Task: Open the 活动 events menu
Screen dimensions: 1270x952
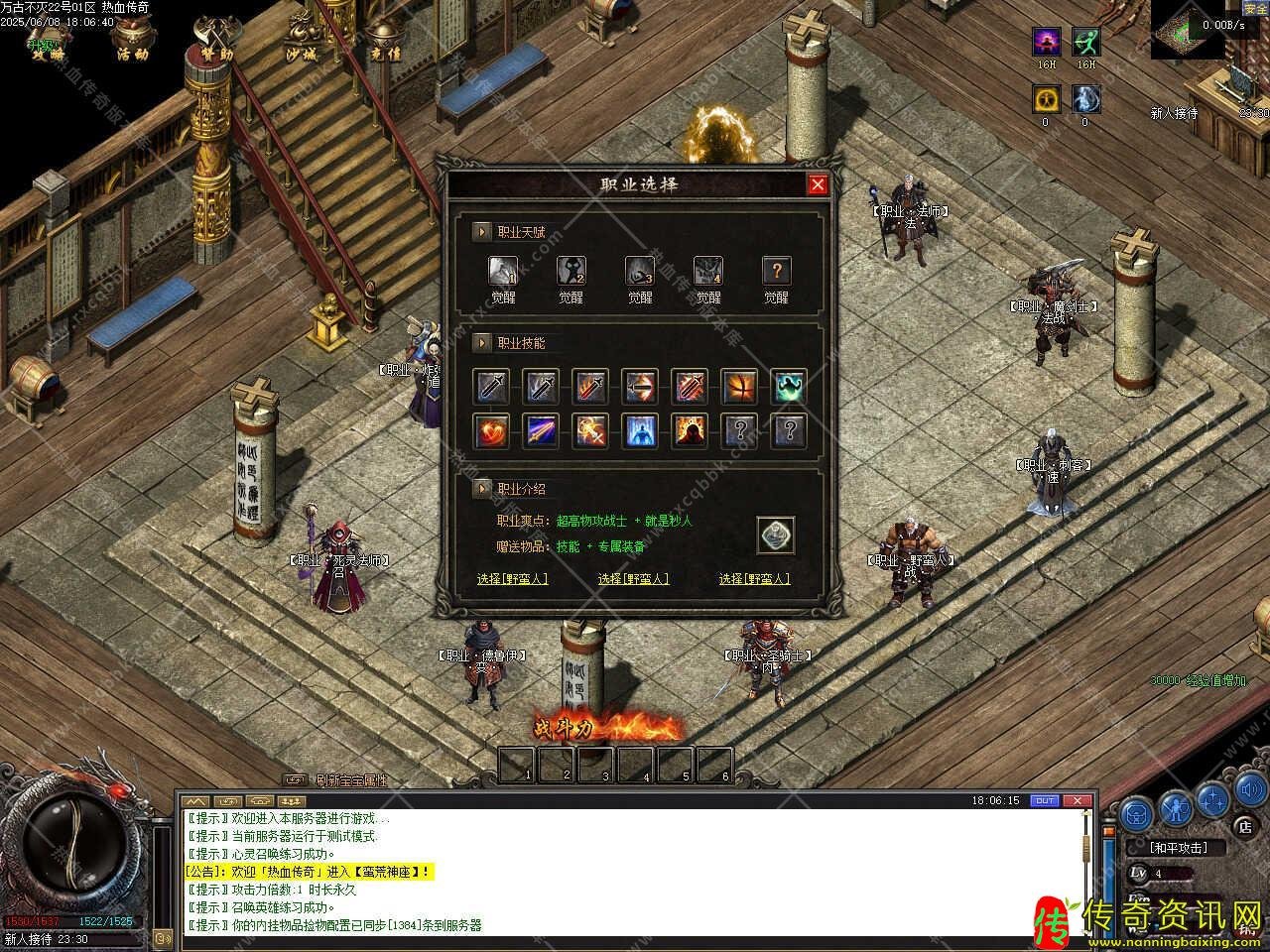Action: point(132,40)
